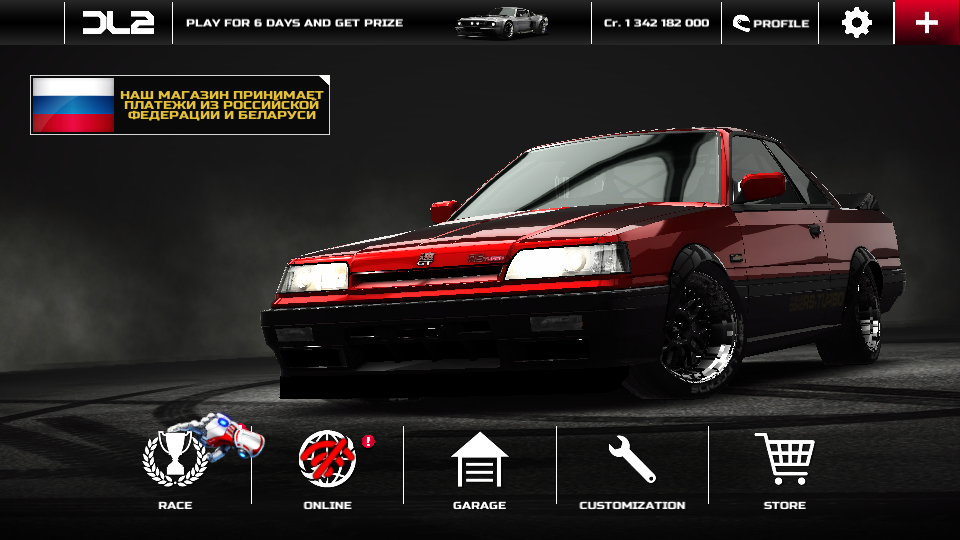This screenshot has height=540, width=960.
Task: Click the DL2 logo
Action: [118, 22]
